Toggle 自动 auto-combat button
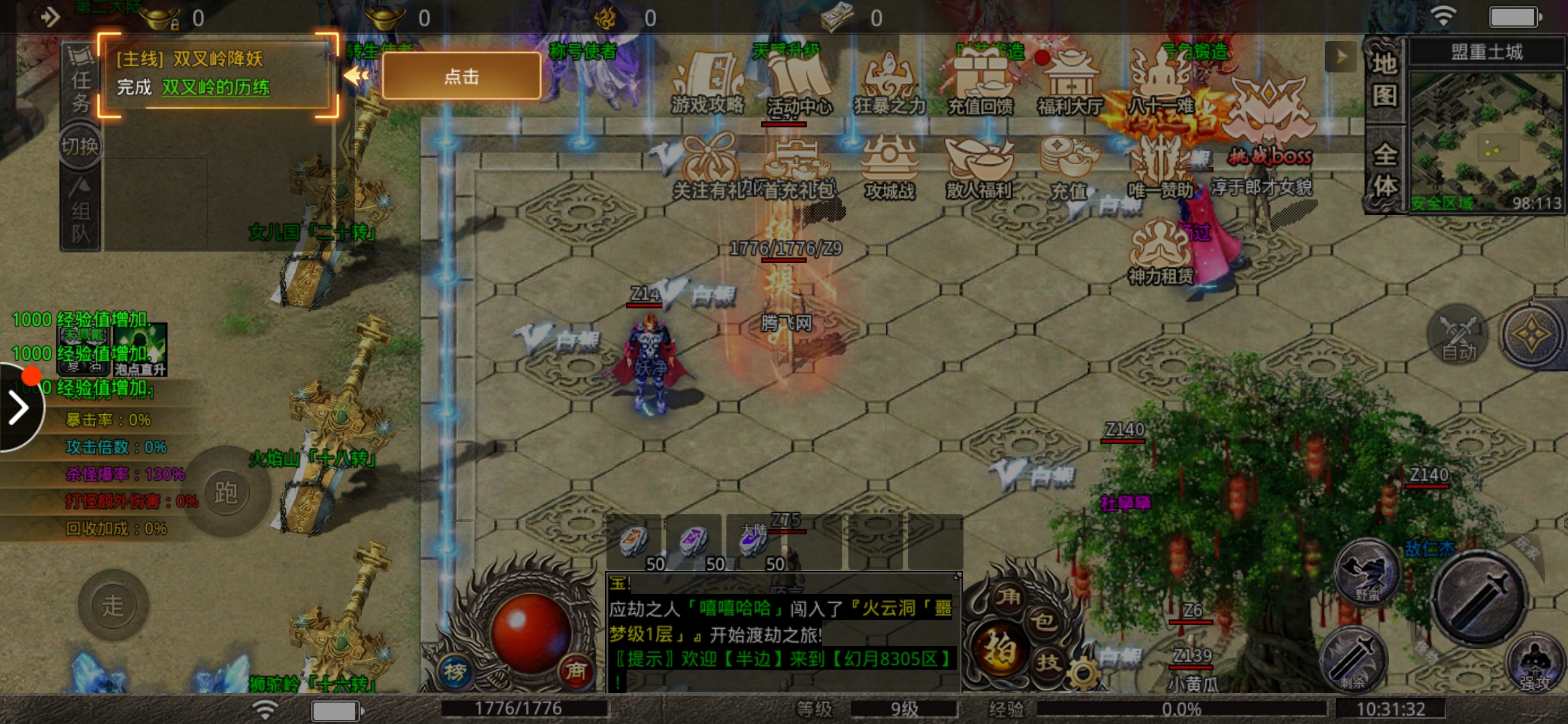 click(x=1458, y=335)
